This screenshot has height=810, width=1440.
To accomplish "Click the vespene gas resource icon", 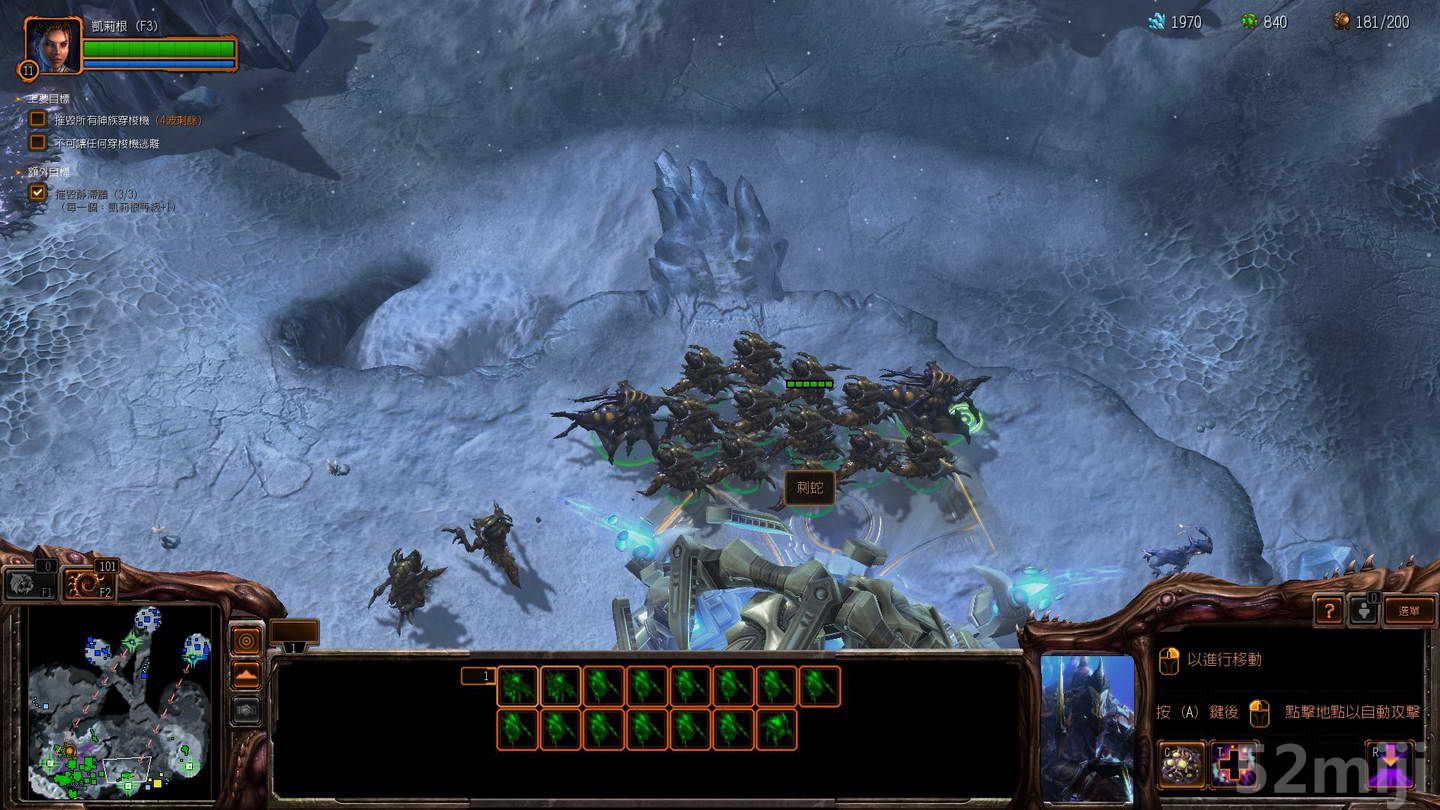I will (1250, 20).
